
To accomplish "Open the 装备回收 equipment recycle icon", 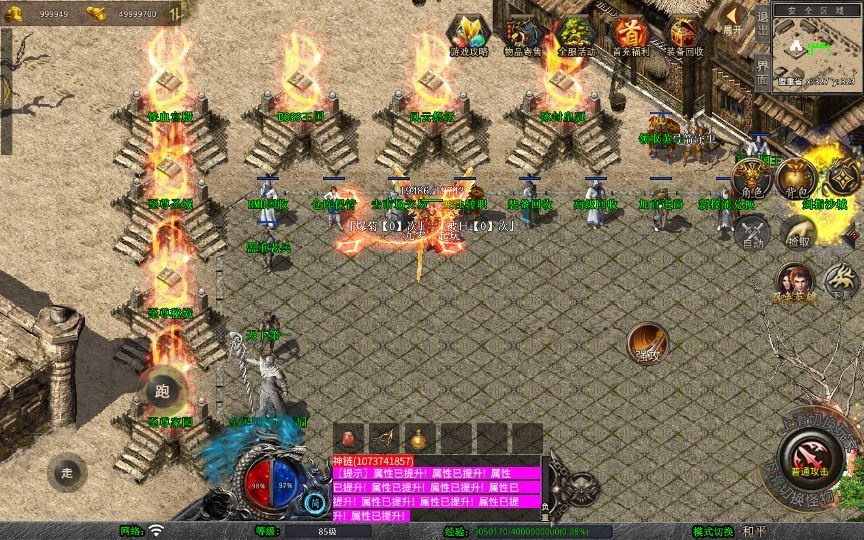I will pos(685,35).
